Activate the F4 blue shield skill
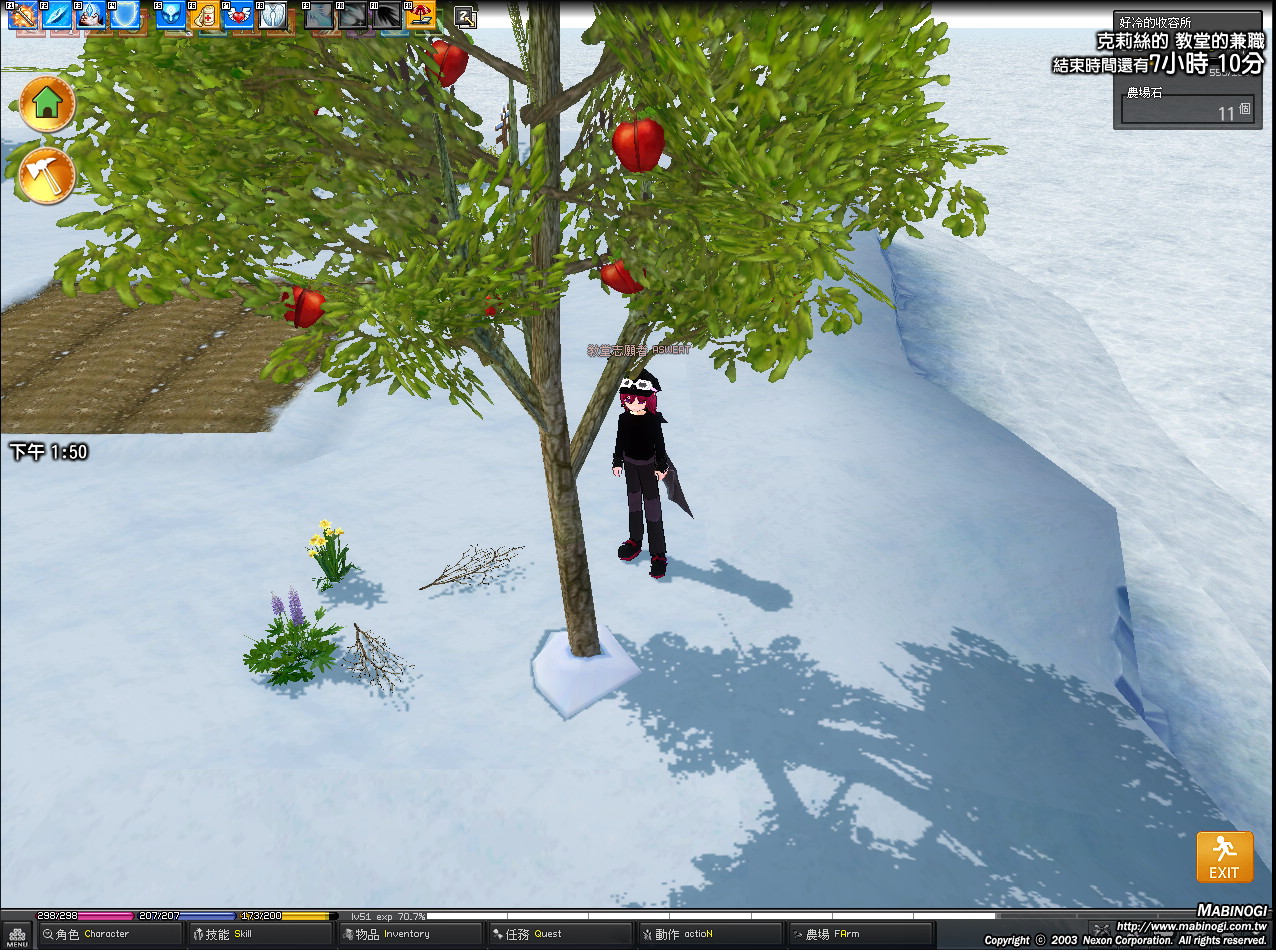The height and width of the screenshot is (950, 1276). click(125, 15)
